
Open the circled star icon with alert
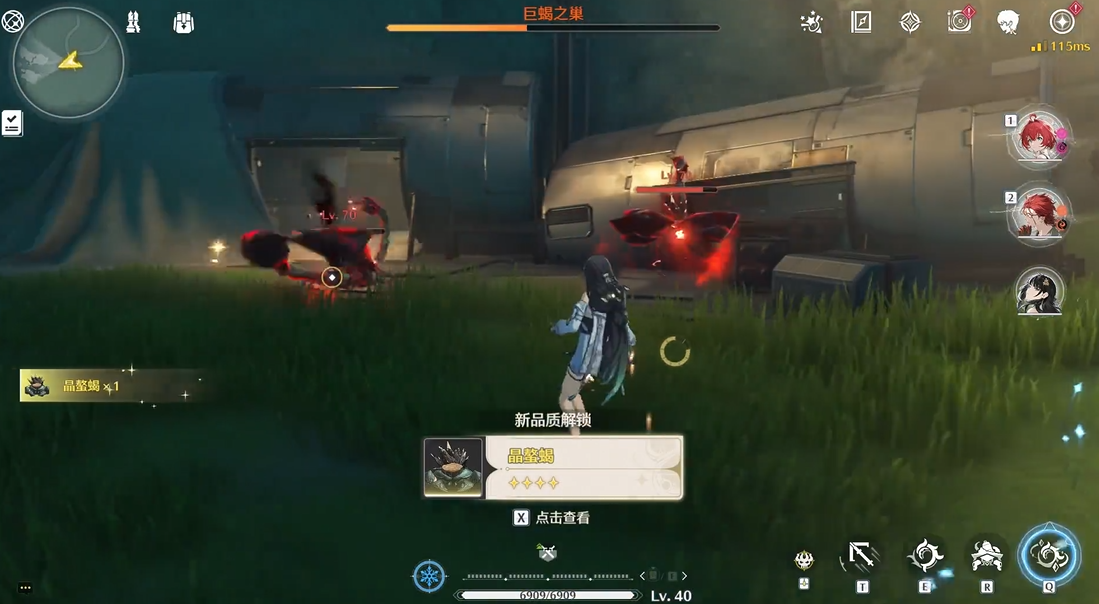click(1062, 22)
